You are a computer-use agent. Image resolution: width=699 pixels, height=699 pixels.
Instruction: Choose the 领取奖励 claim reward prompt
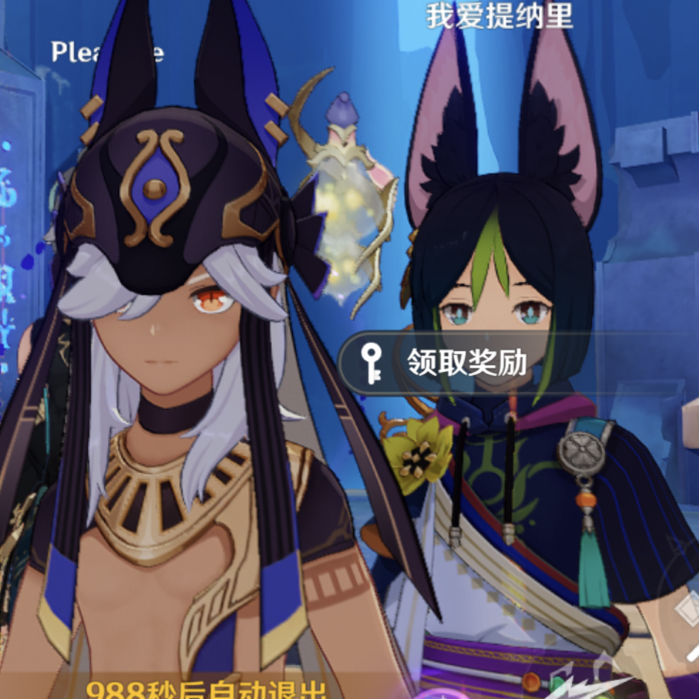[465, 361]
